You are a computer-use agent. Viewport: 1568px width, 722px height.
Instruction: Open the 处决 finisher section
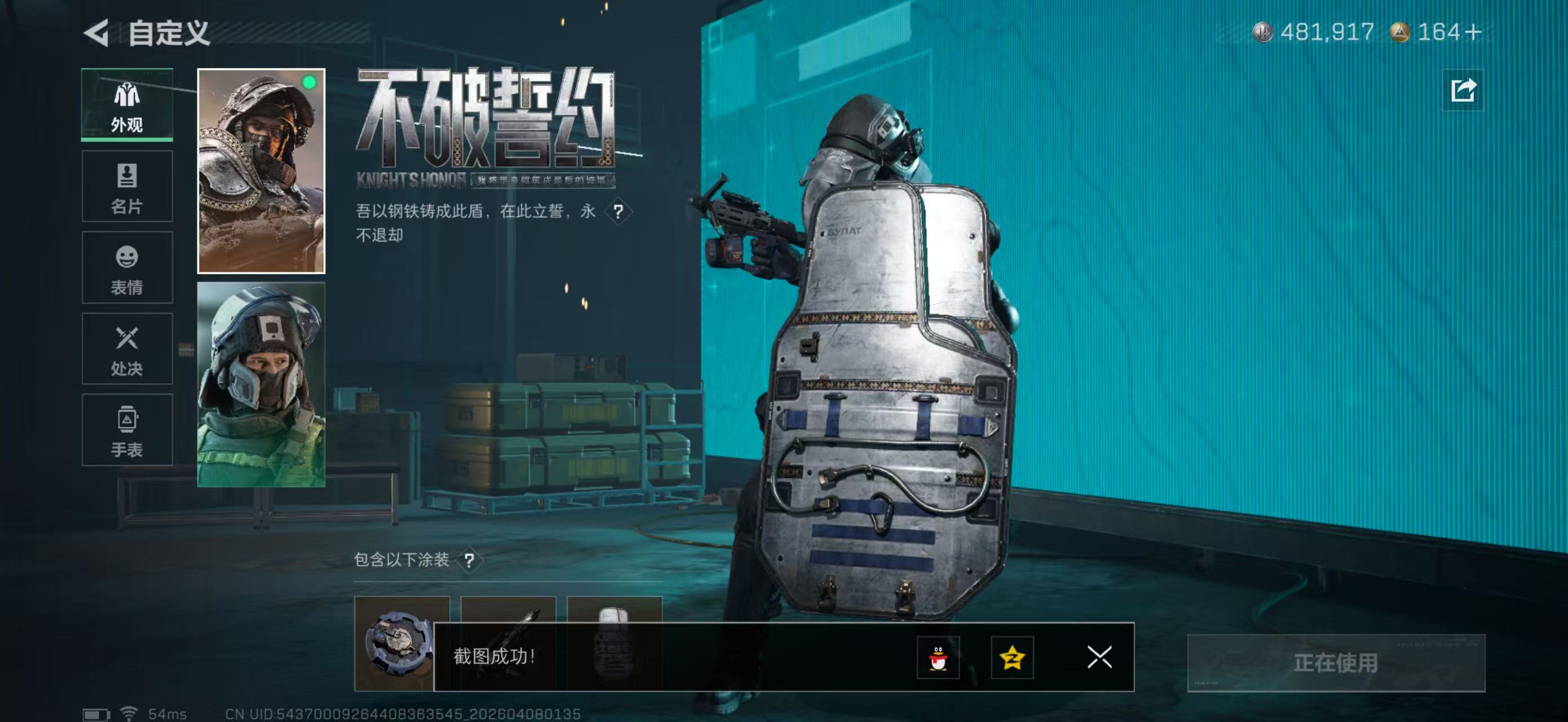point(127,349)
